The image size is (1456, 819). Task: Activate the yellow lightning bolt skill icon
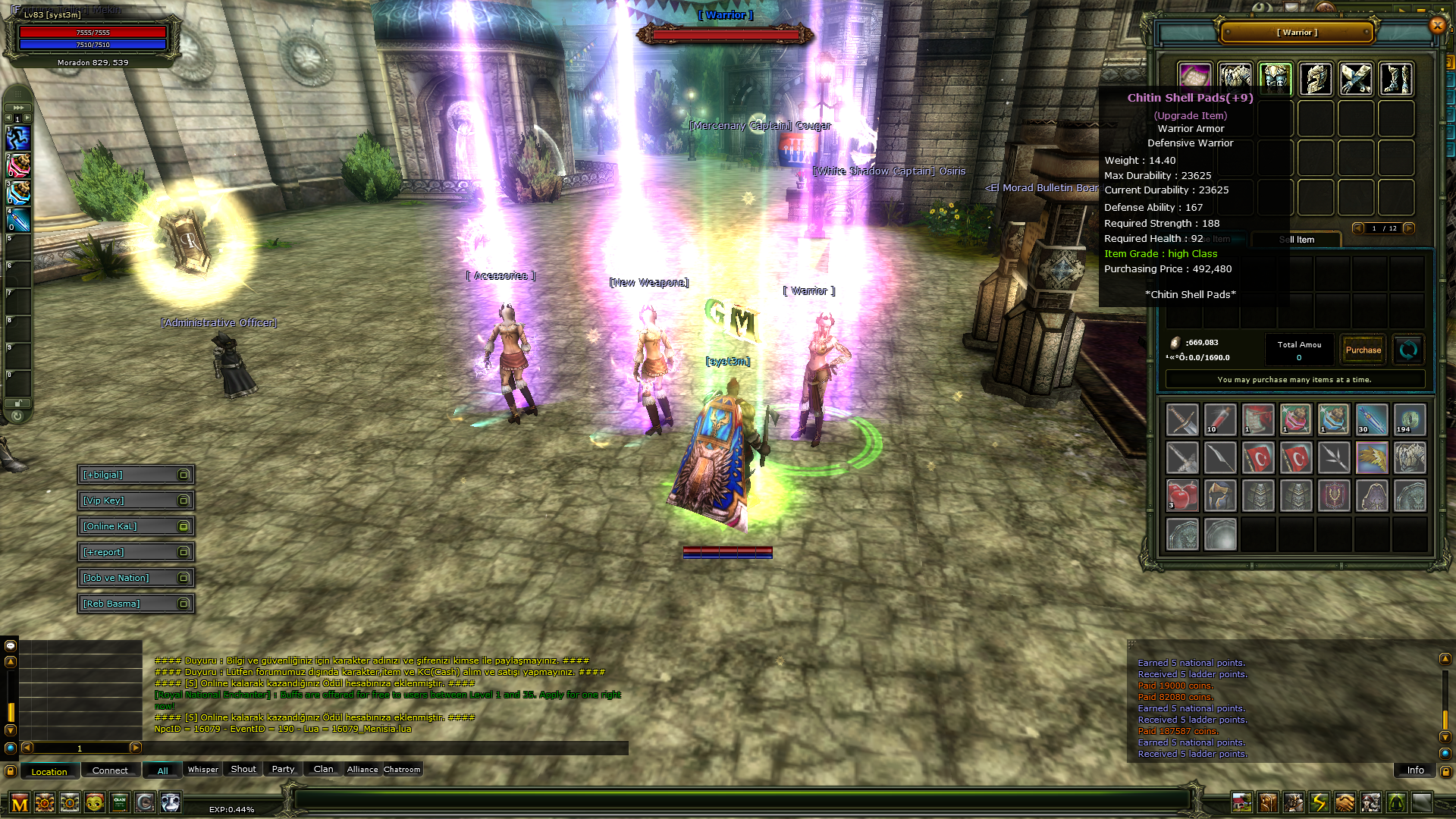[x=1319, y=802]
